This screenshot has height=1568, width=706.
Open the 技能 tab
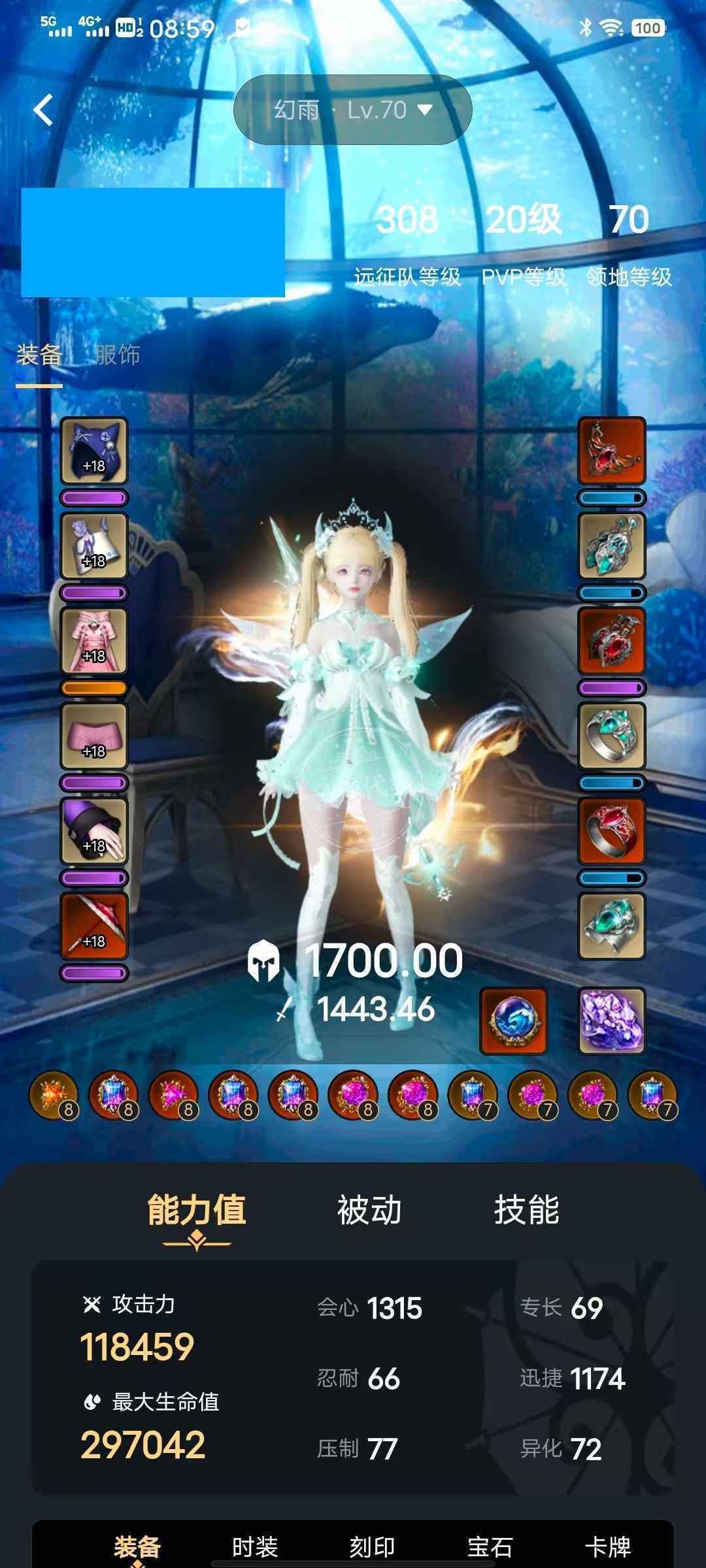(526, 1211)
